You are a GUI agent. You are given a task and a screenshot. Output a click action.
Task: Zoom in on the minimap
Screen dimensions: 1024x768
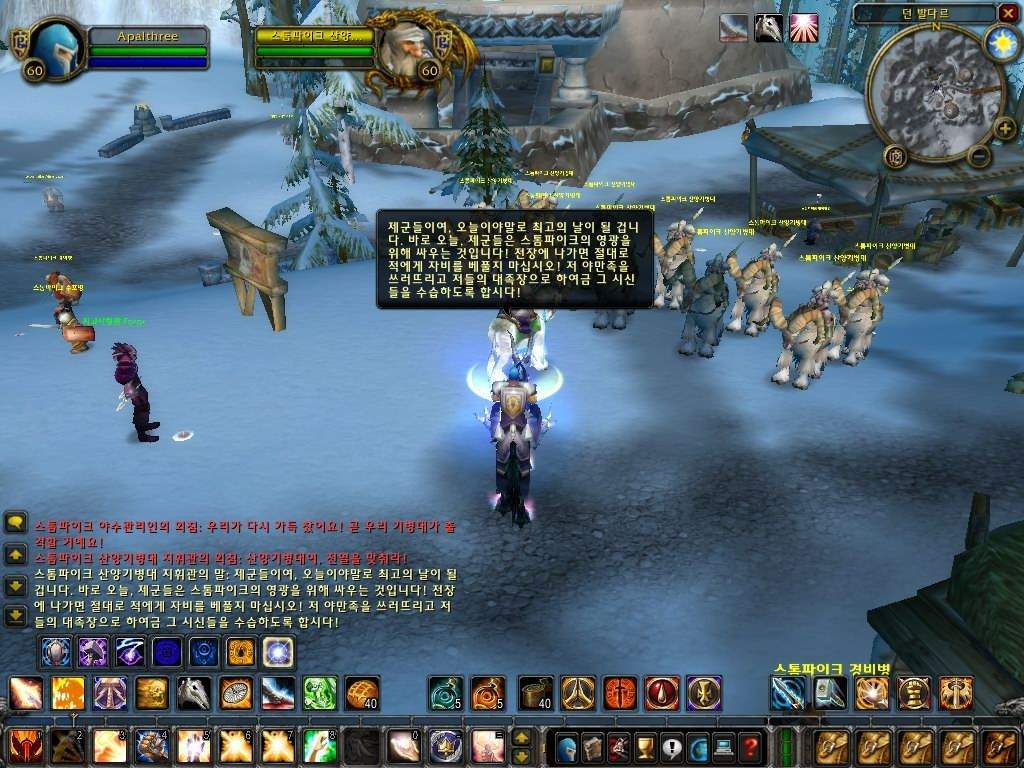[1004, 128]
